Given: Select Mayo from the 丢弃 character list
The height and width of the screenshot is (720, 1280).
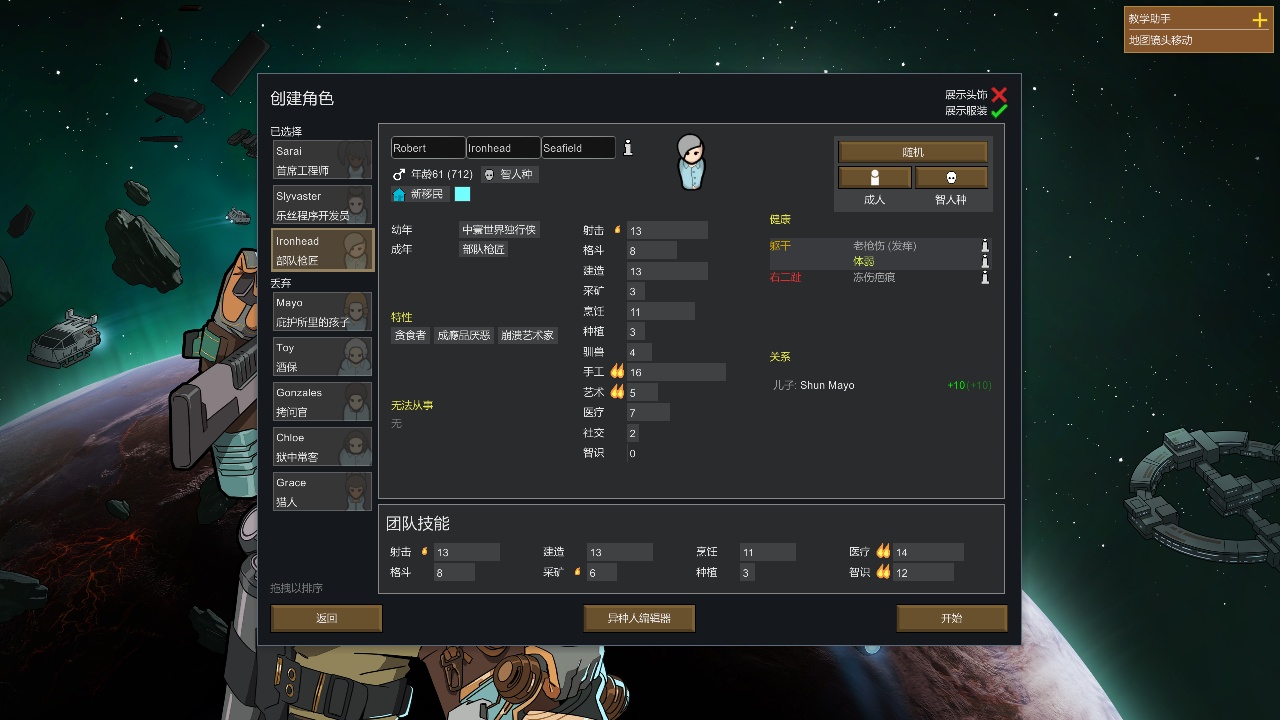Looking at the screenshot, I should (x=322, y=311).
